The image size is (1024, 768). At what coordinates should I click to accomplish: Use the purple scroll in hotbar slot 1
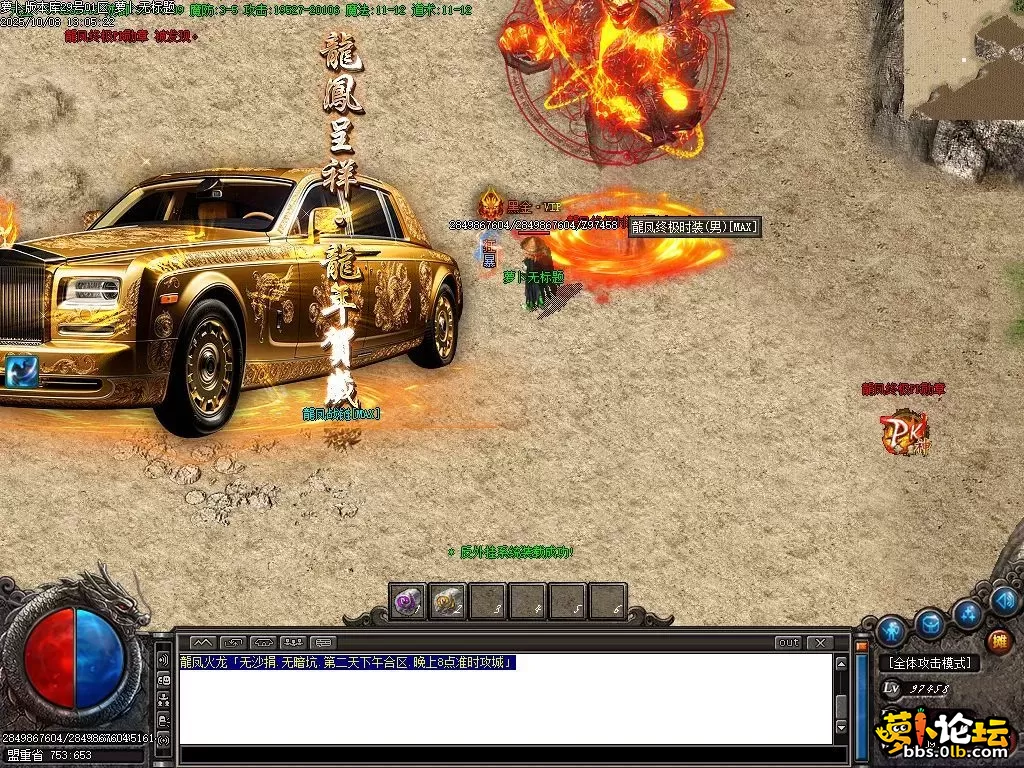point(407,602)
